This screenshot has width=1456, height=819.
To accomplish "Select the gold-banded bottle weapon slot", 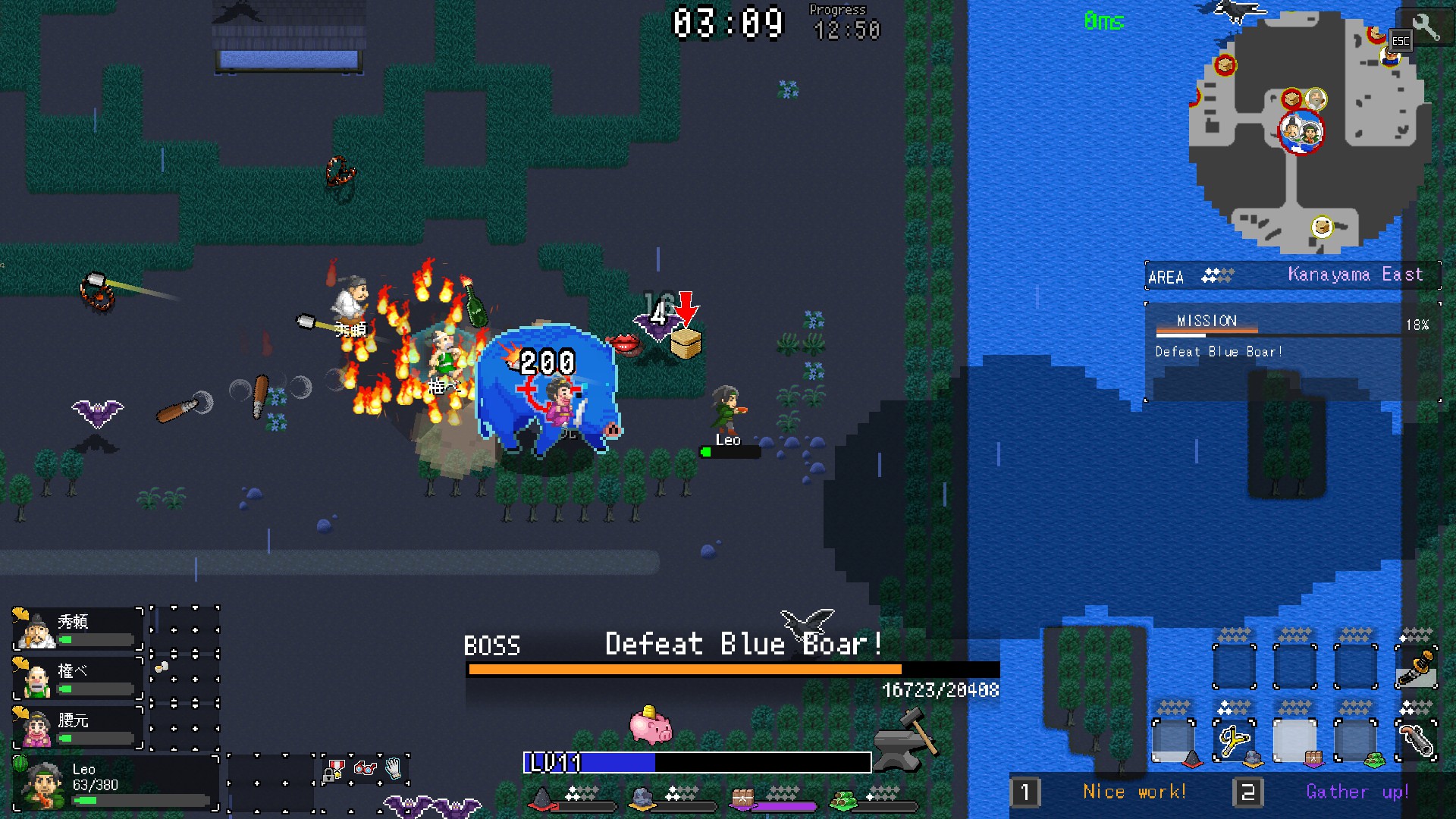I will (1416, 667).
